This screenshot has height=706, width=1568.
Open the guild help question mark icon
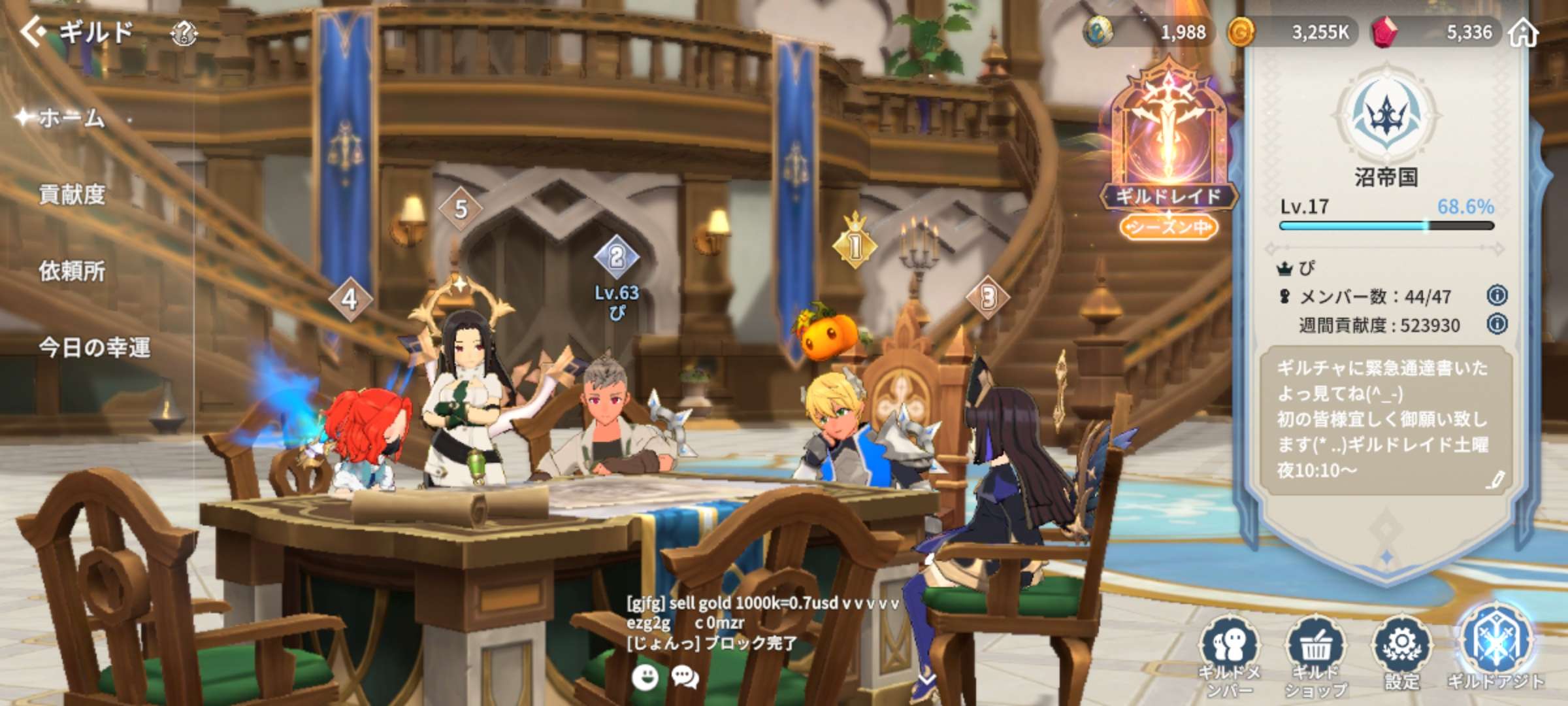click(184, 32)
